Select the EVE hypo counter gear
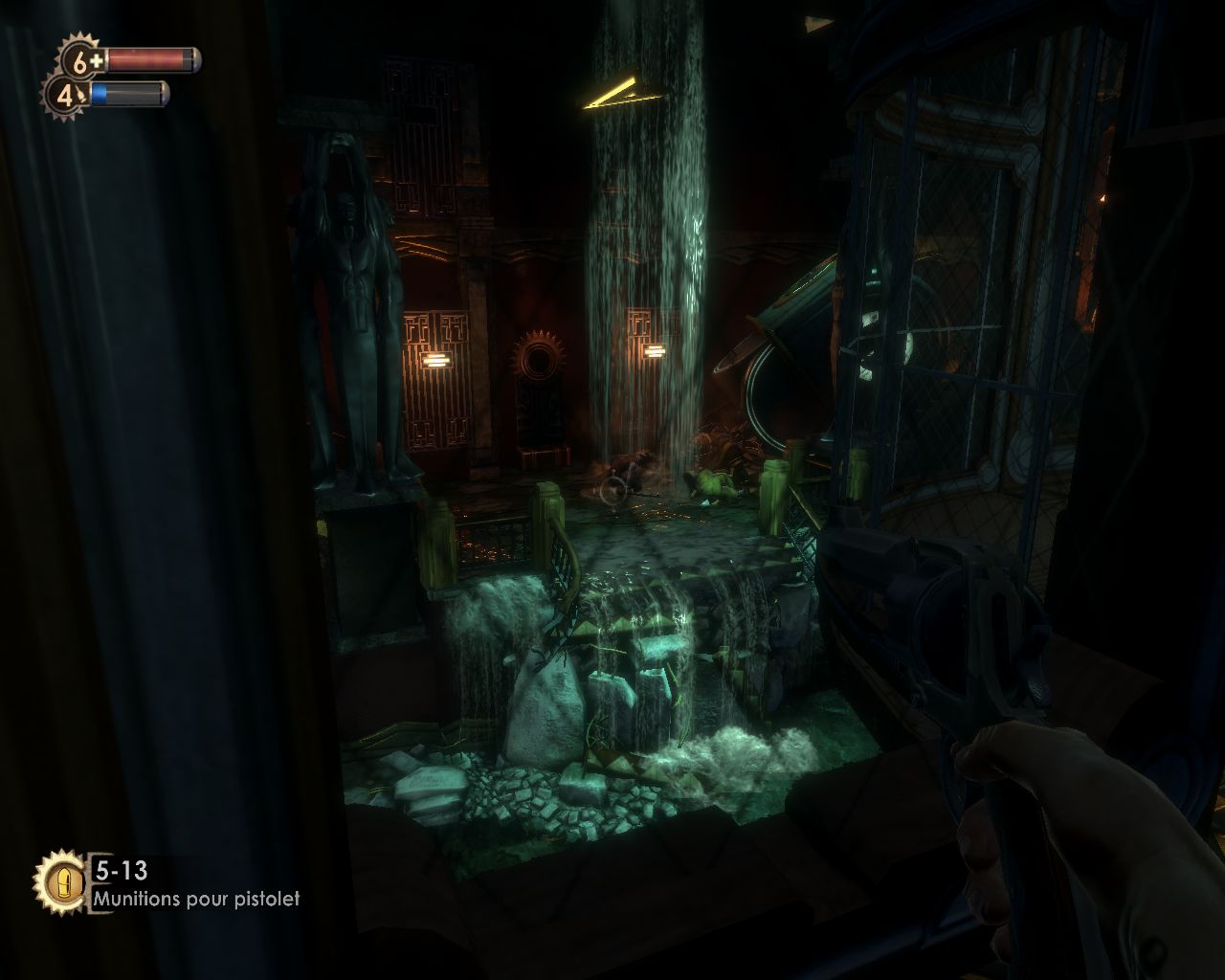This screenshot has width=1225, height=980. [65, 95]
